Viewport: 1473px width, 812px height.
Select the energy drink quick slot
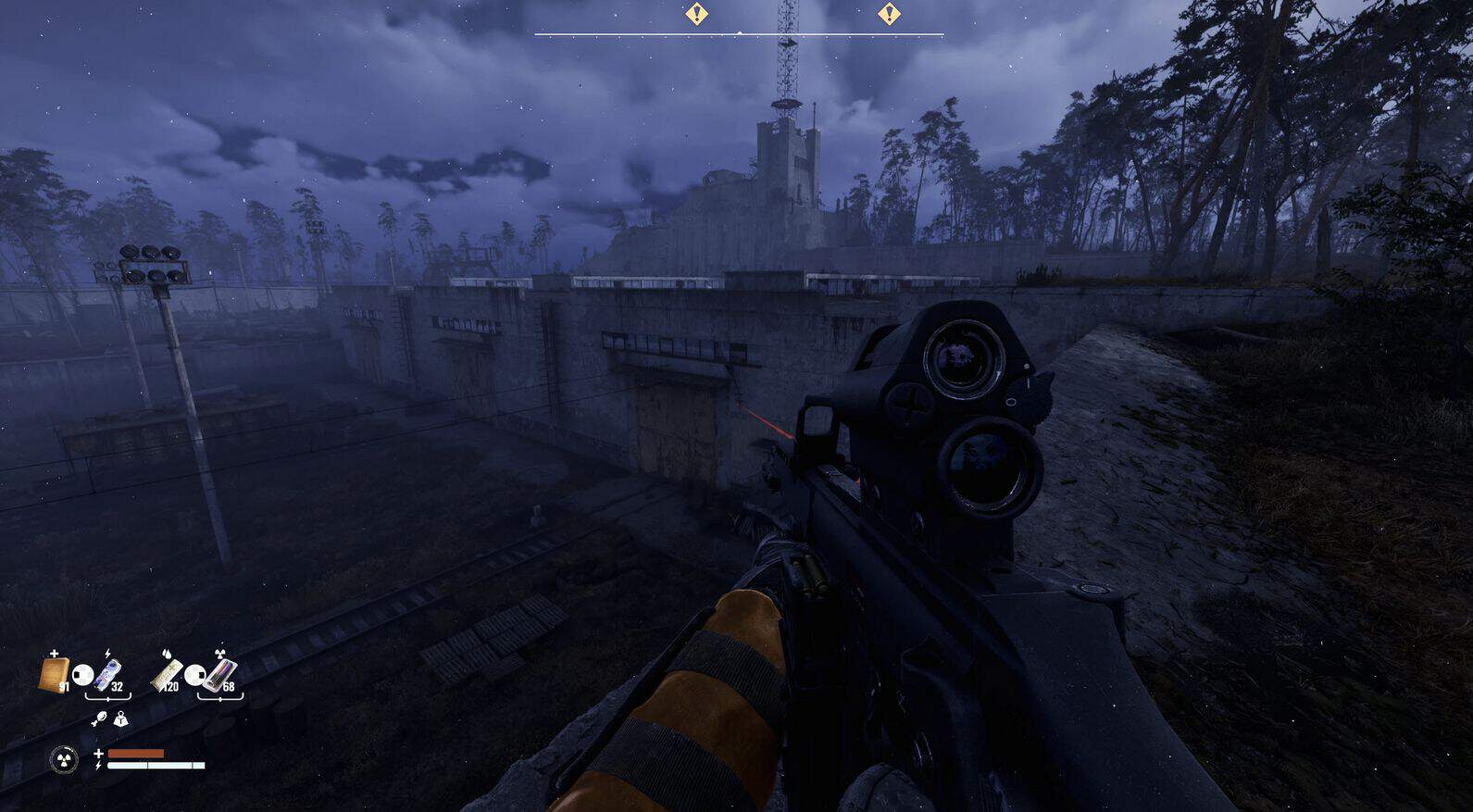tap(108, 673)
